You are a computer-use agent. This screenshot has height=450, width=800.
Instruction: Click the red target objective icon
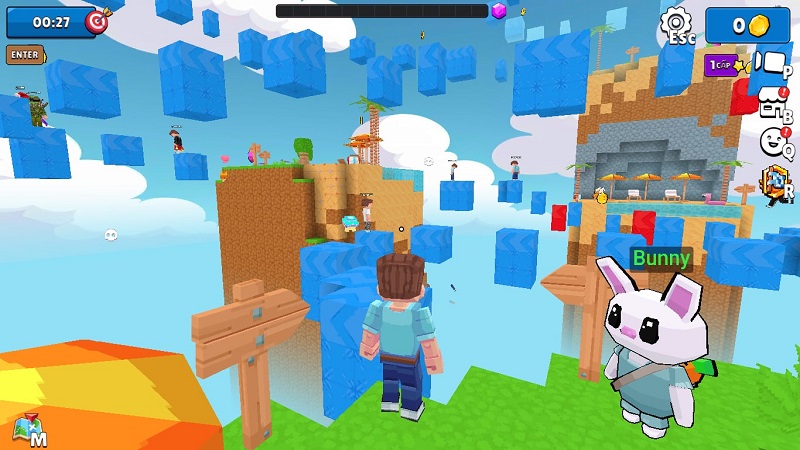(x=97, y=21)
